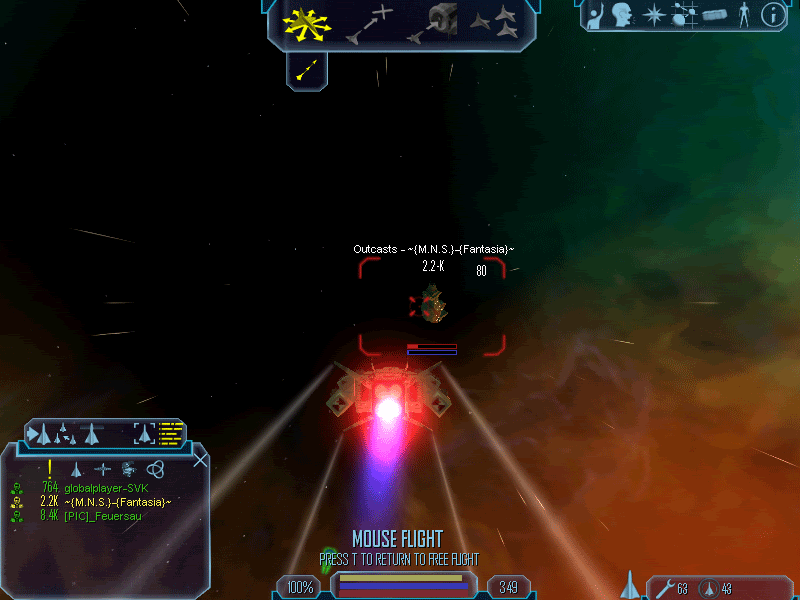The image size is (800, 600).
Task: Open the round information icon
Action: click(x=771, y=15)
